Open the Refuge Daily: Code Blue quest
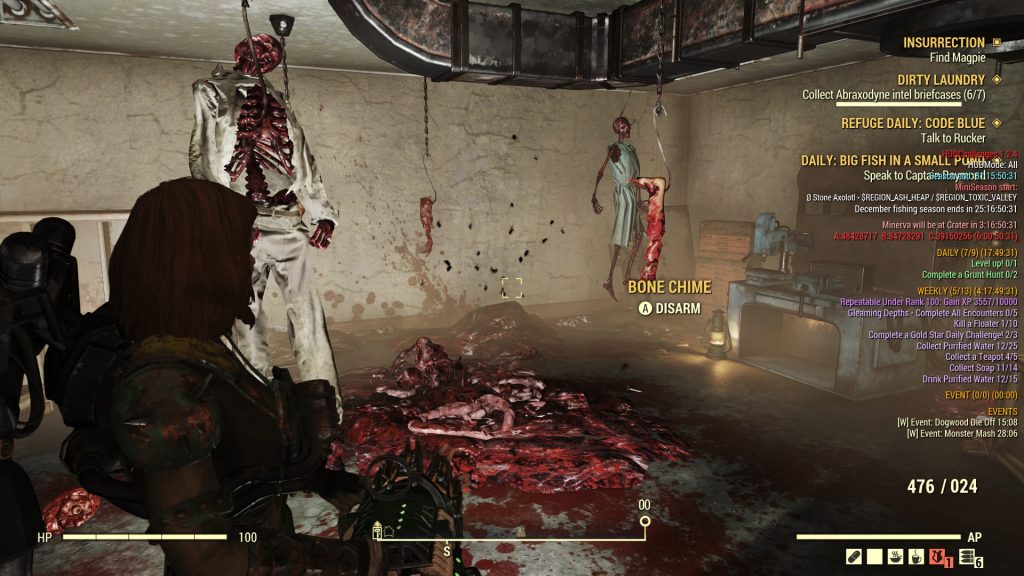Image resolution: width=1024 pixels, height=576 pixels. point(907,123)
